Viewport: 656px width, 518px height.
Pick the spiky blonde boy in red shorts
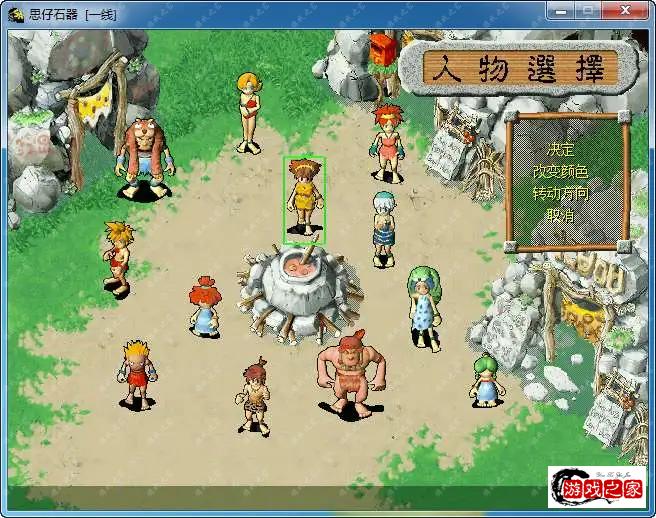136,373
